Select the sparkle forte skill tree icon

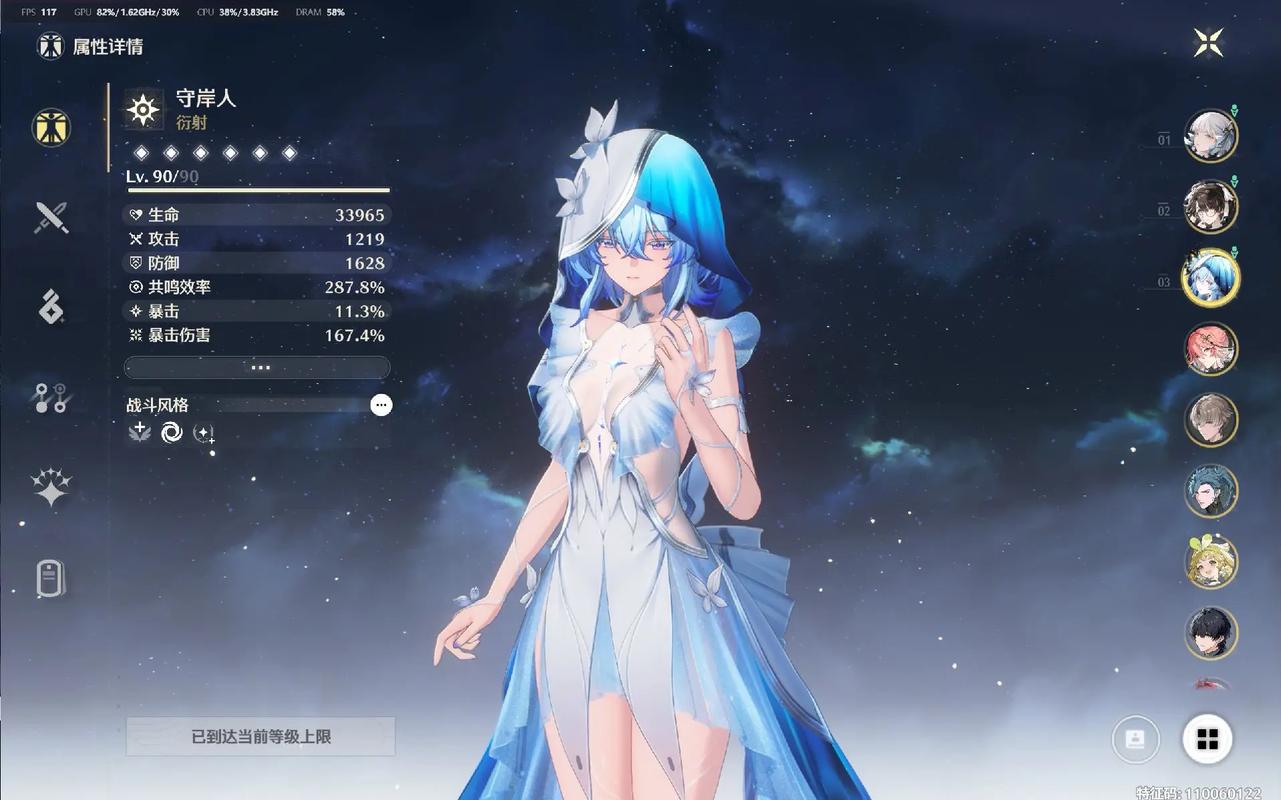[x=51, y=487]
